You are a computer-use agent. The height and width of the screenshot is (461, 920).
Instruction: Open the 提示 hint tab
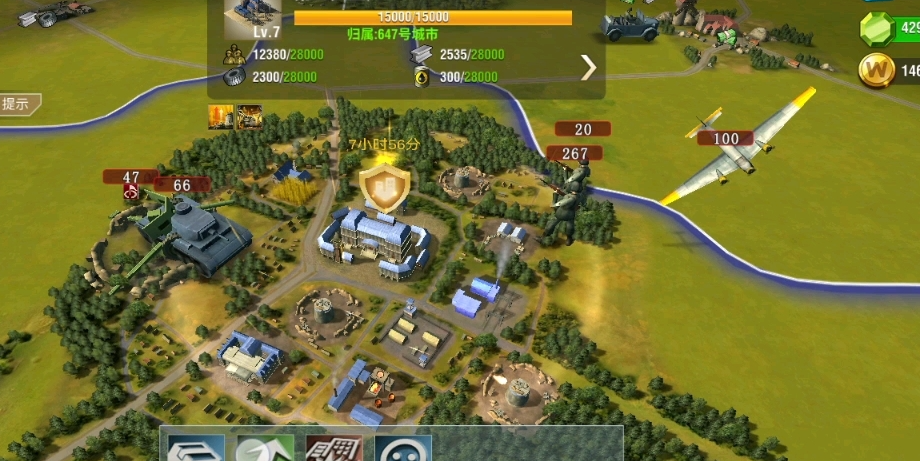[x=17, y=103]
